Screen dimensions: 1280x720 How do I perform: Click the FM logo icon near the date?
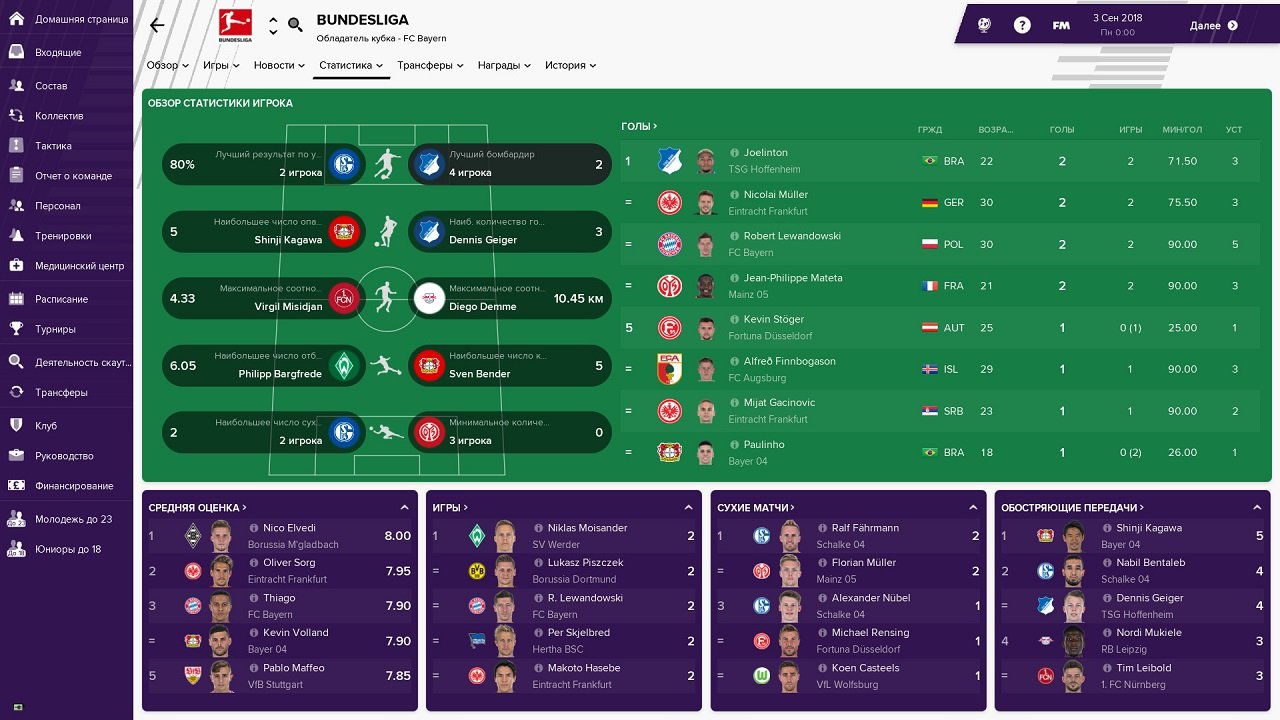tap(1060, 24)
